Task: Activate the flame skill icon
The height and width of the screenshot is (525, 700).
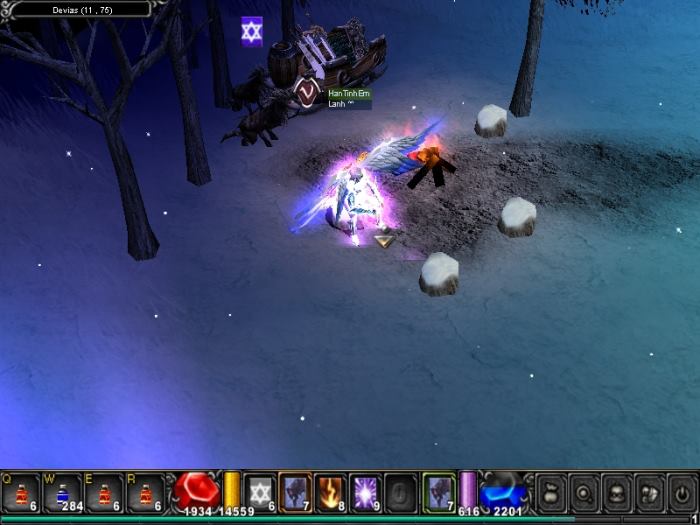Action: tap(330, 492)
